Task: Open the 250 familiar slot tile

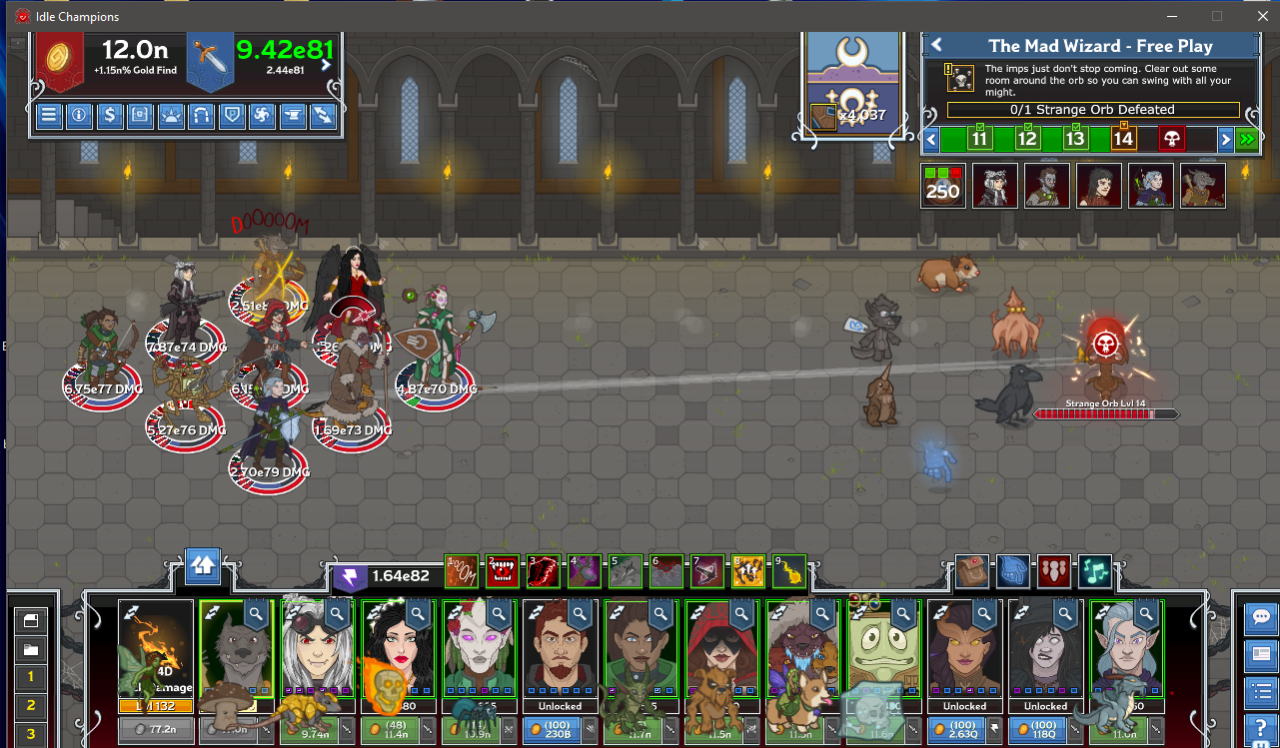Action: click(x=943, y=186)
